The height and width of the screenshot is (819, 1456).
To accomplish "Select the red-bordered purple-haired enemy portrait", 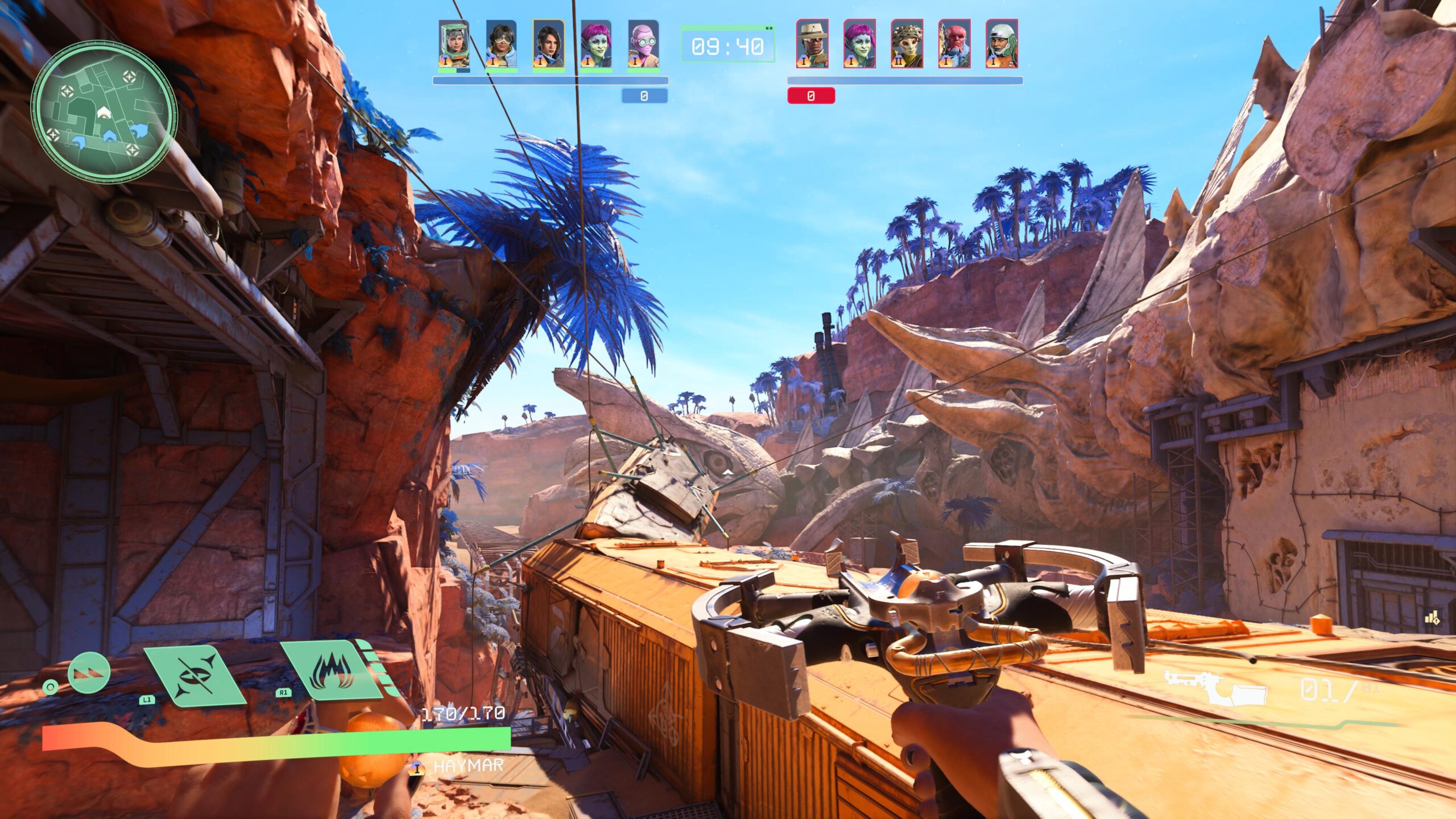I will tap(859, 44).
